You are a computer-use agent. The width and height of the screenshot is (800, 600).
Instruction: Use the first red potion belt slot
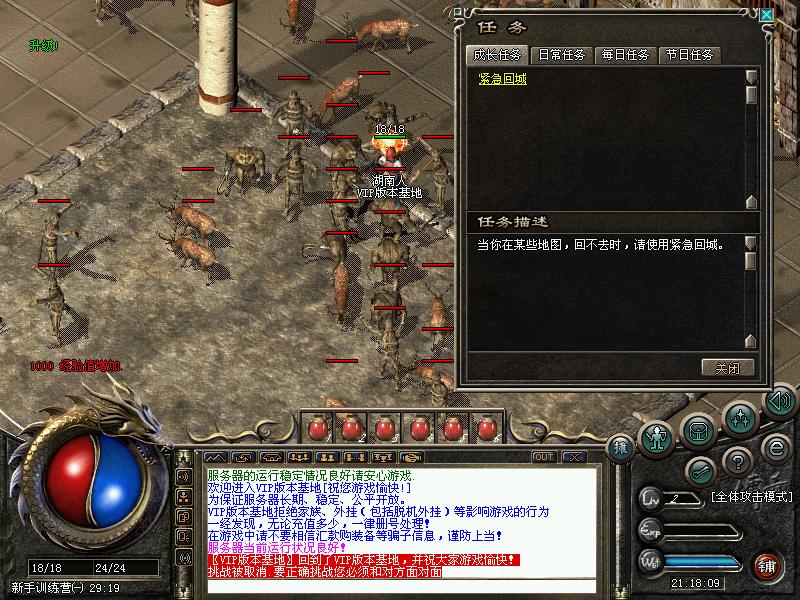(x=319, y=429)
